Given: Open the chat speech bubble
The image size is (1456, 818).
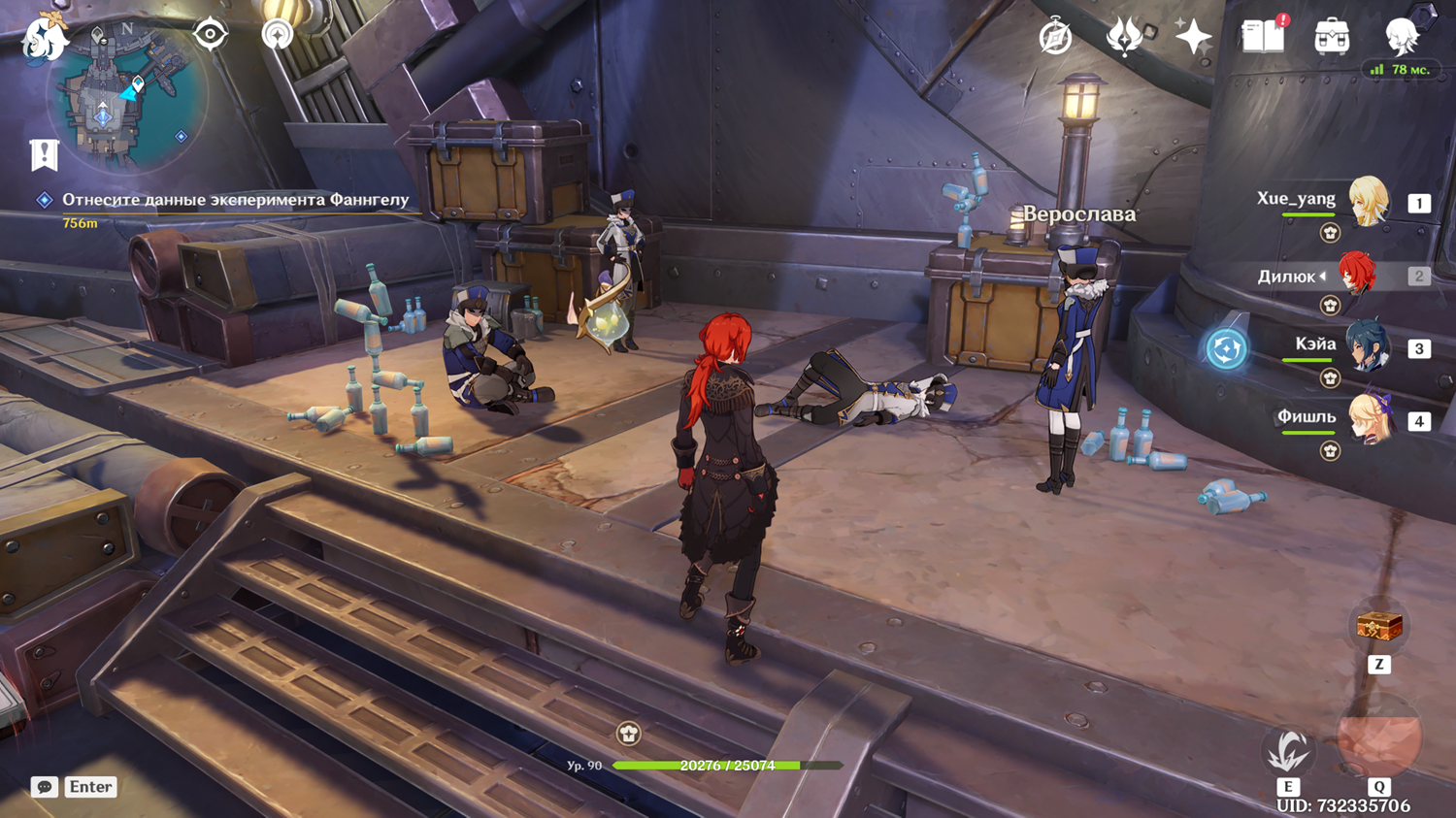Looking at the screenshot, I should 45,787.
